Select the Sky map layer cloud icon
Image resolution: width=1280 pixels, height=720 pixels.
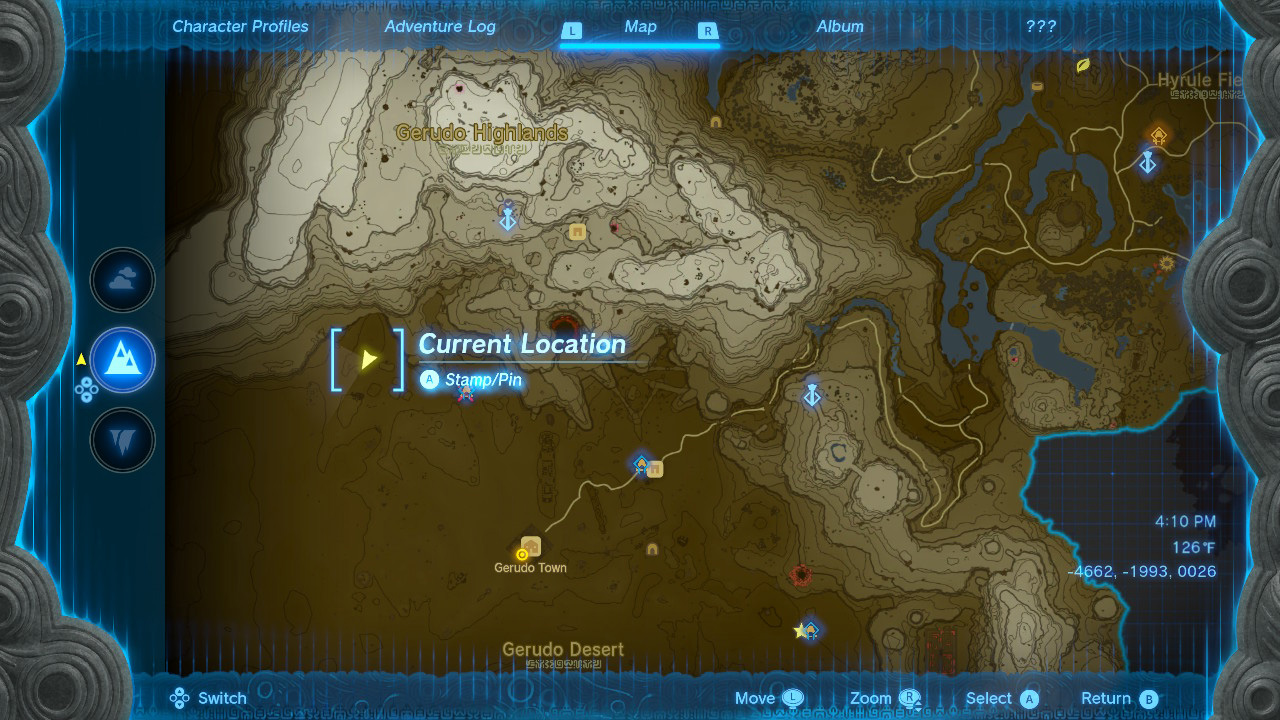click(122, 281)
